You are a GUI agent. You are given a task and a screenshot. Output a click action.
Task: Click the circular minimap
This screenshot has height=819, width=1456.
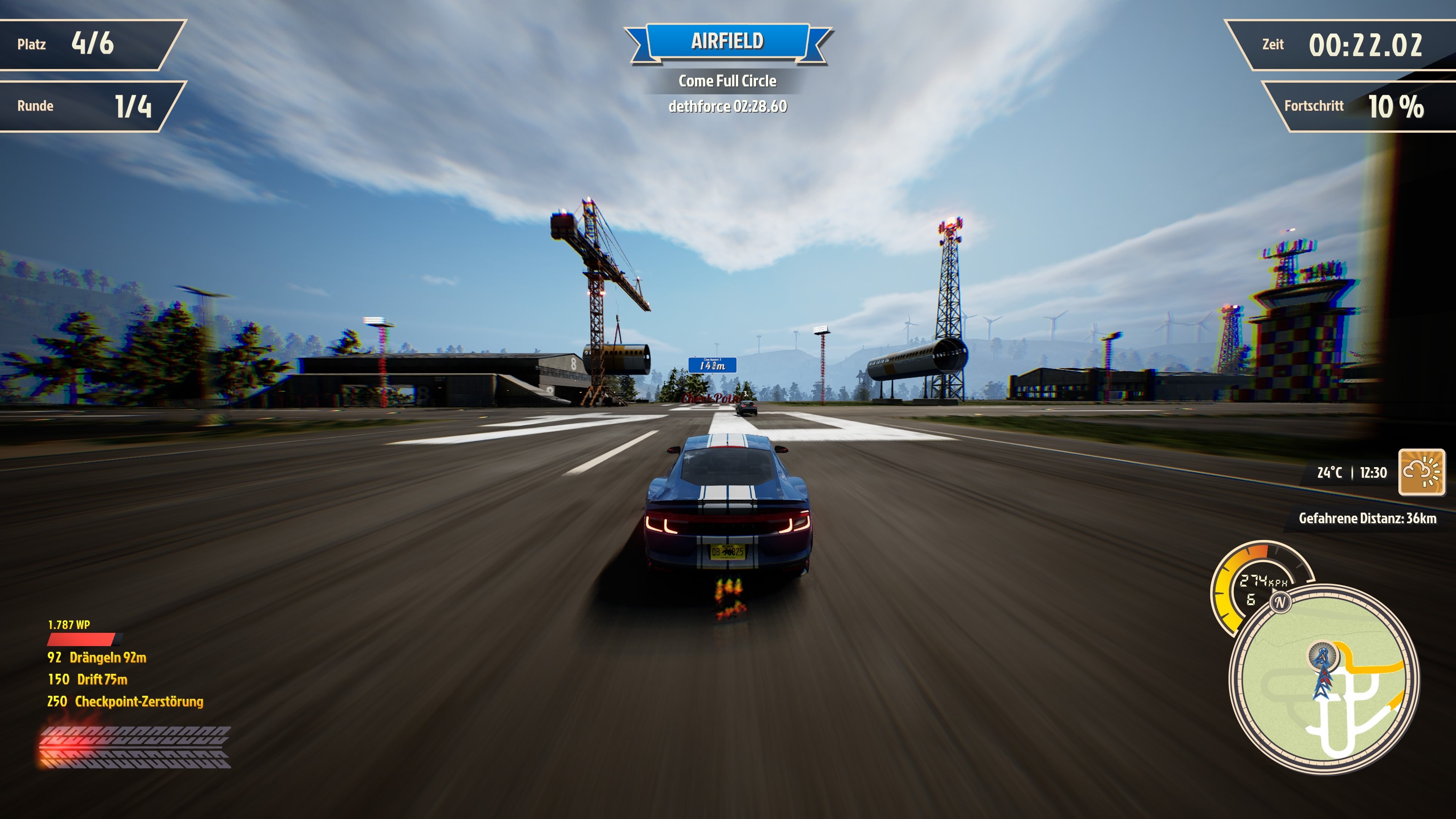tap(1324, 680)
